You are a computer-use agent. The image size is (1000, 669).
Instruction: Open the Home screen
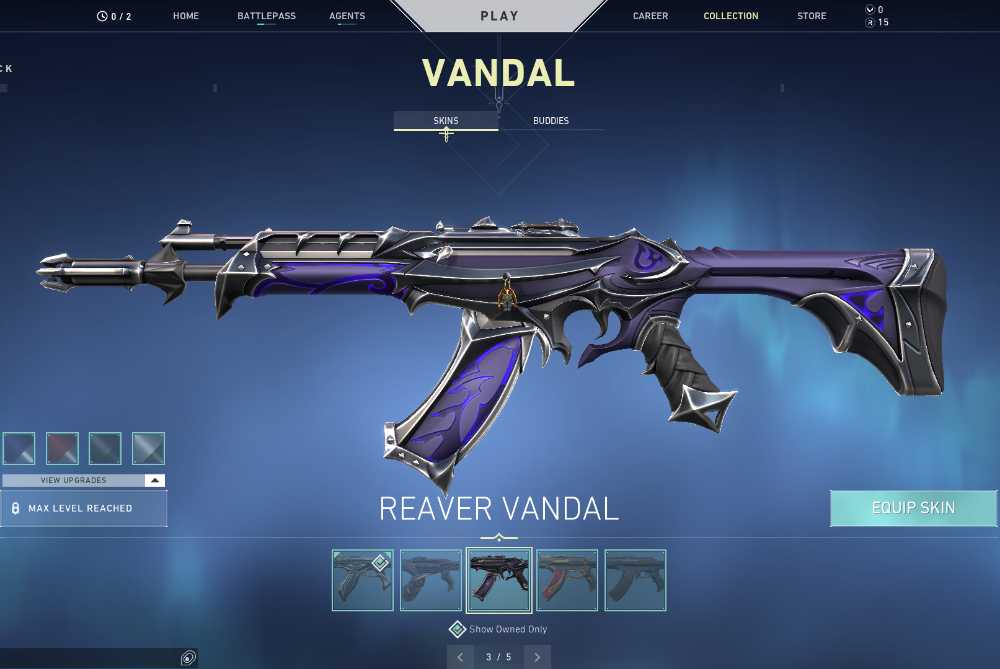point(186,16)
